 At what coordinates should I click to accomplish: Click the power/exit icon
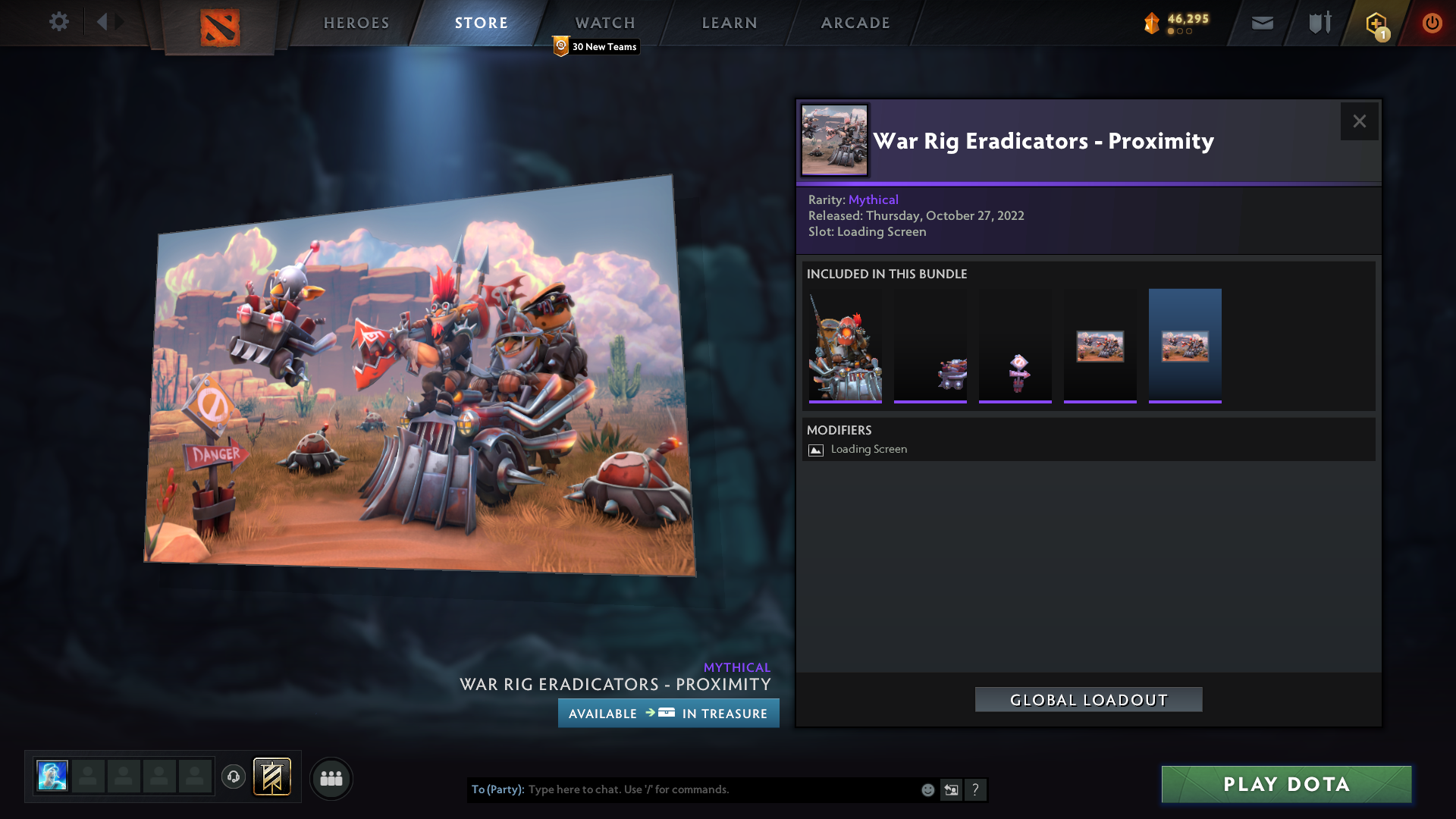coord(1432,23)
